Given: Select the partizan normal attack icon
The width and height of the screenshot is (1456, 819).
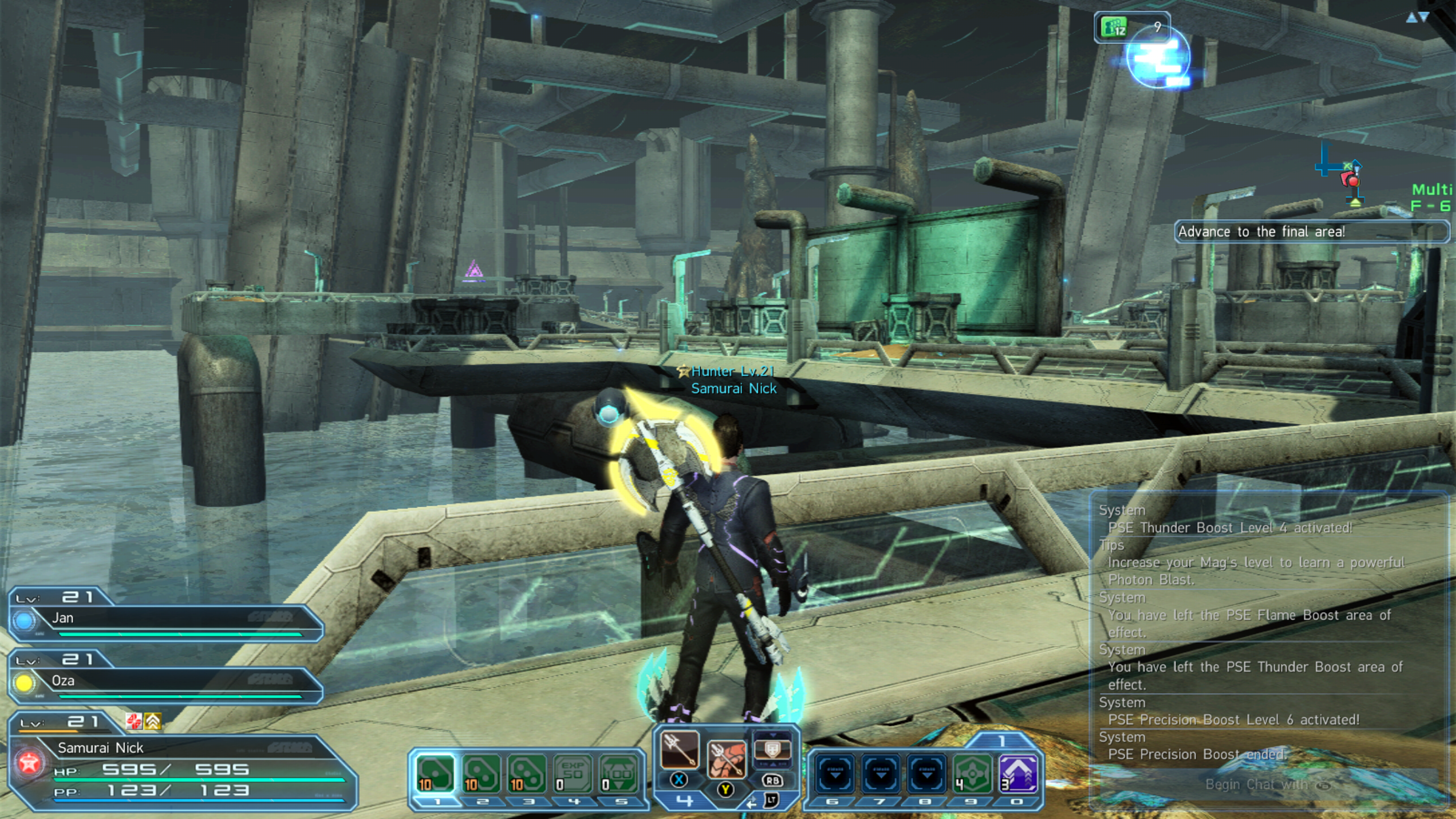Looking at the screenshot, I should coord(679,749).
